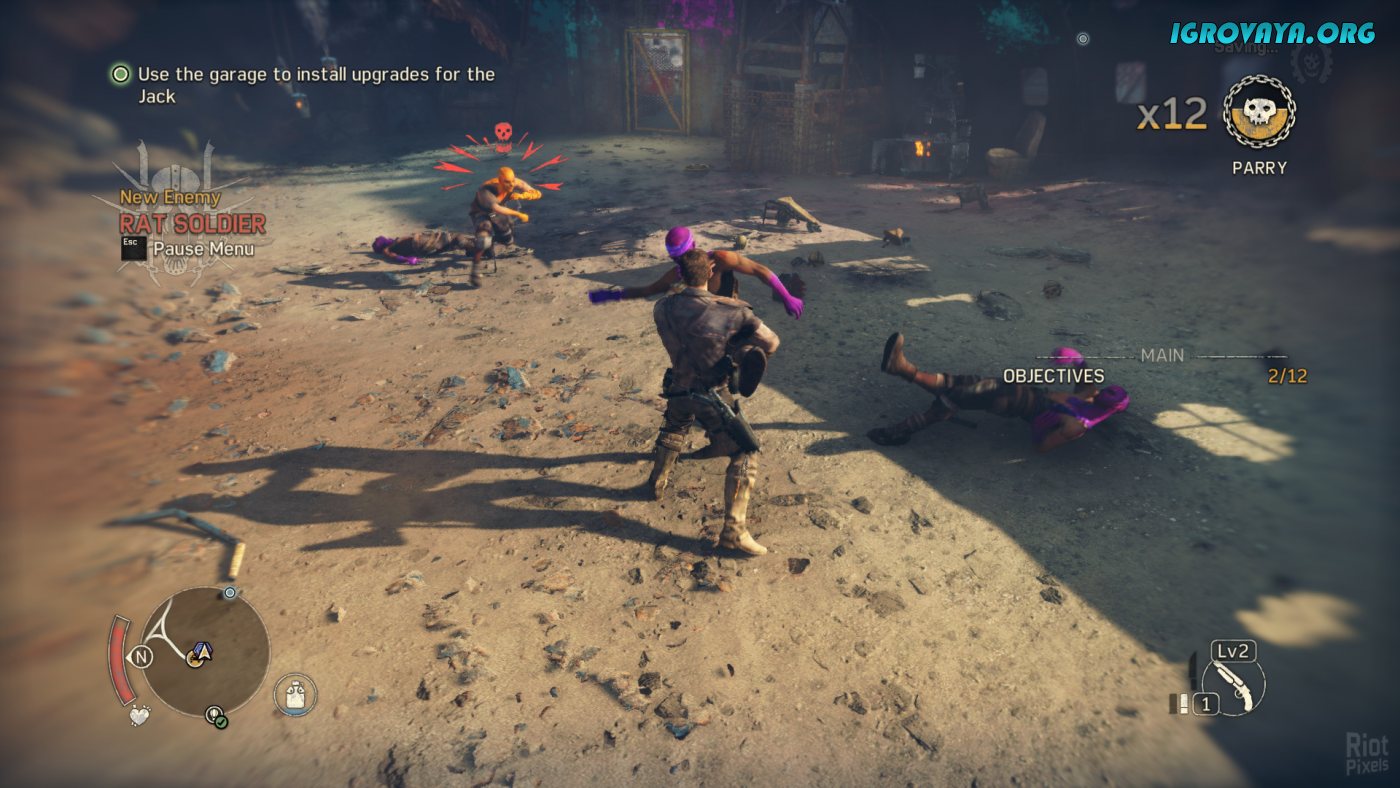Open the Main Objectives tracker
Viewport: 1400px width, 788px height.
point(1054,376)
